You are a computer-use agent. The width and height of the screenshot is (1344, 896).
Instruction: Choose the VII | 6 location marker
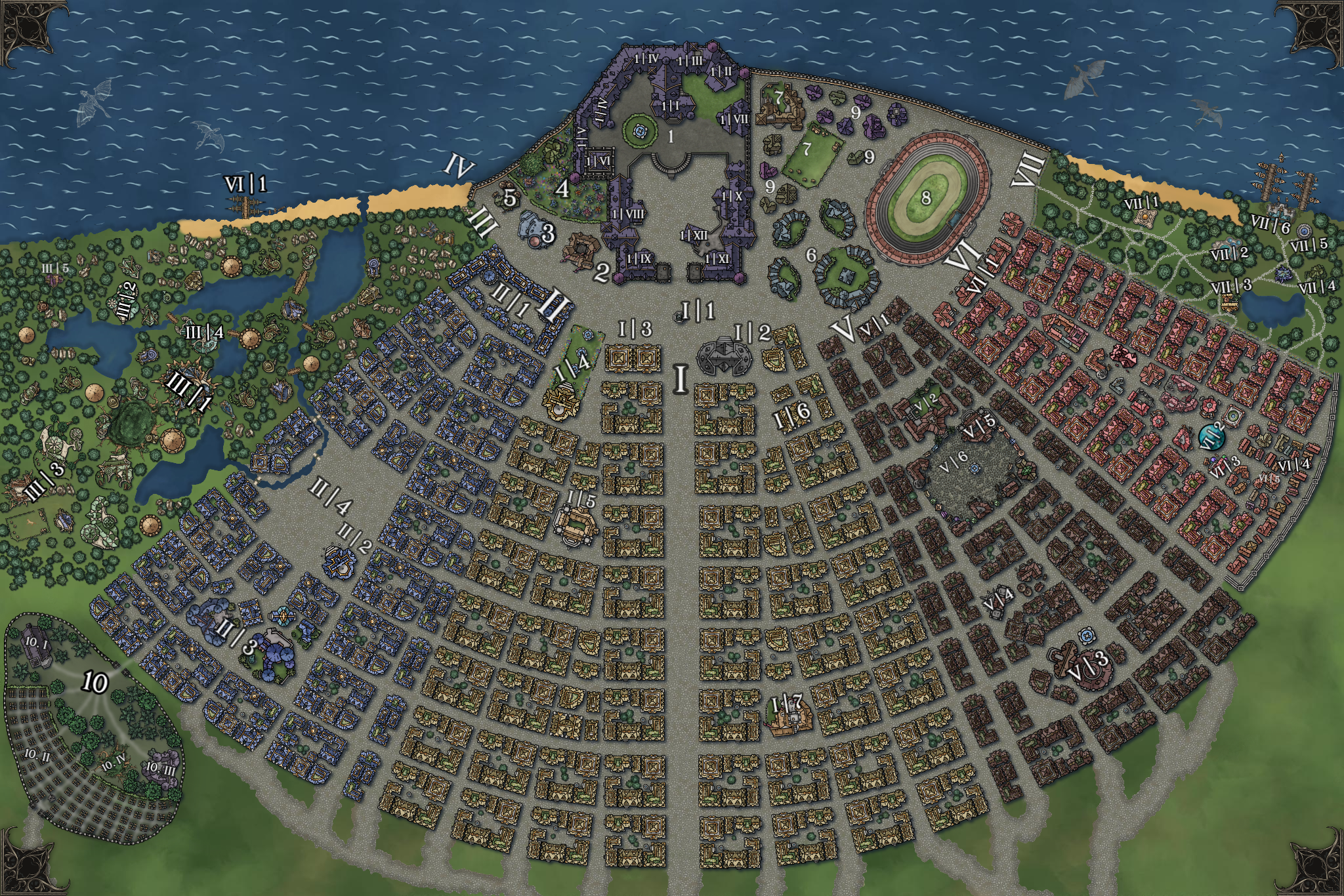point(1270,224)
